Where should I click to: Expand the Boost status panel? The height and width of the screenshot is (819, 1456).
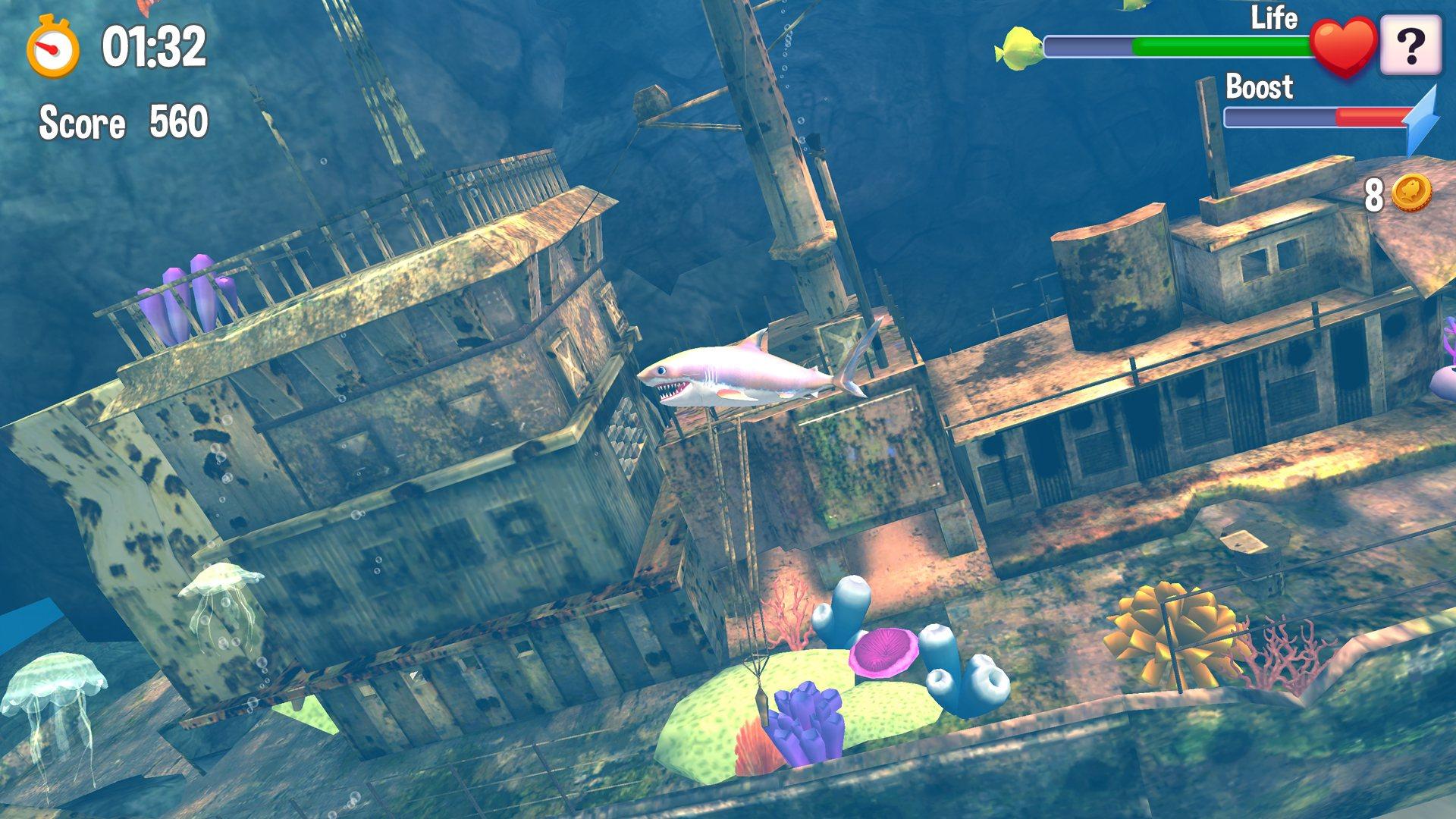click(x=1259, y=89)
